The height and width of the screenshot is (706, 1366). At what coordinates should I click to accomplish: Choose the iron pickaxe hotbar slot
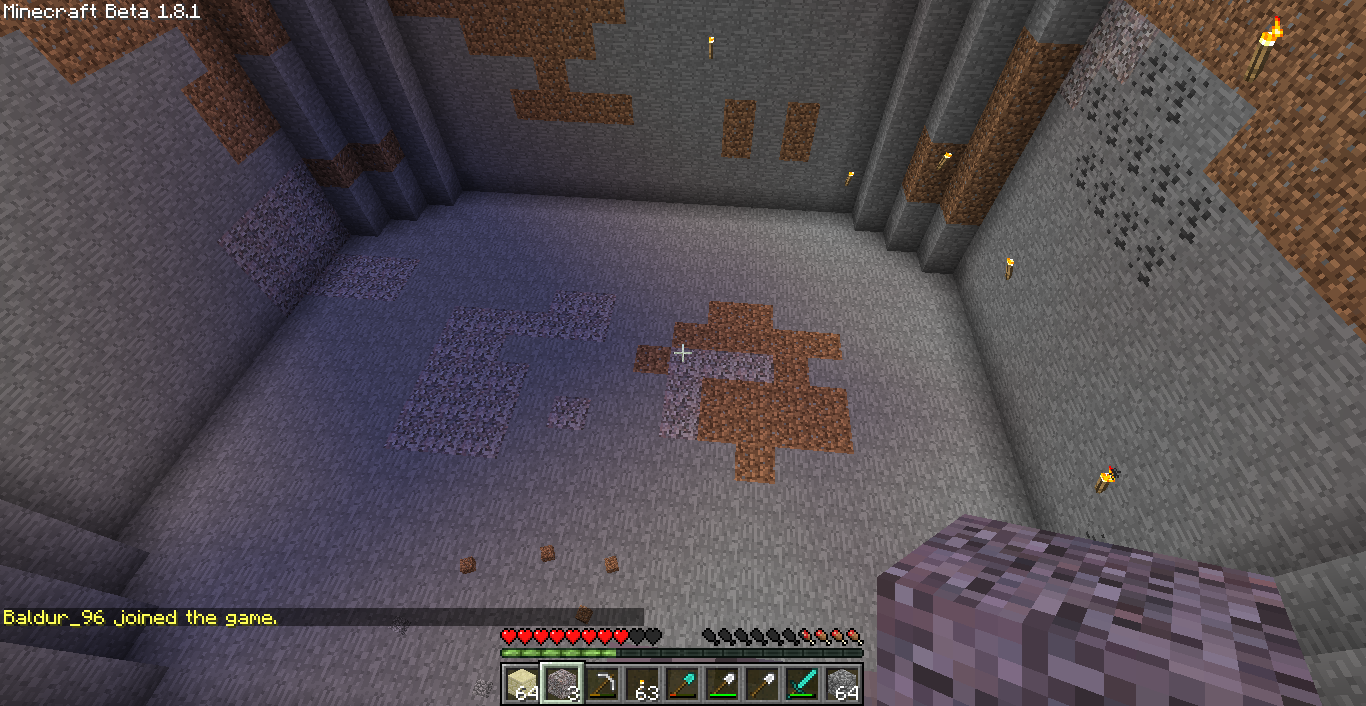click(602, 684)
